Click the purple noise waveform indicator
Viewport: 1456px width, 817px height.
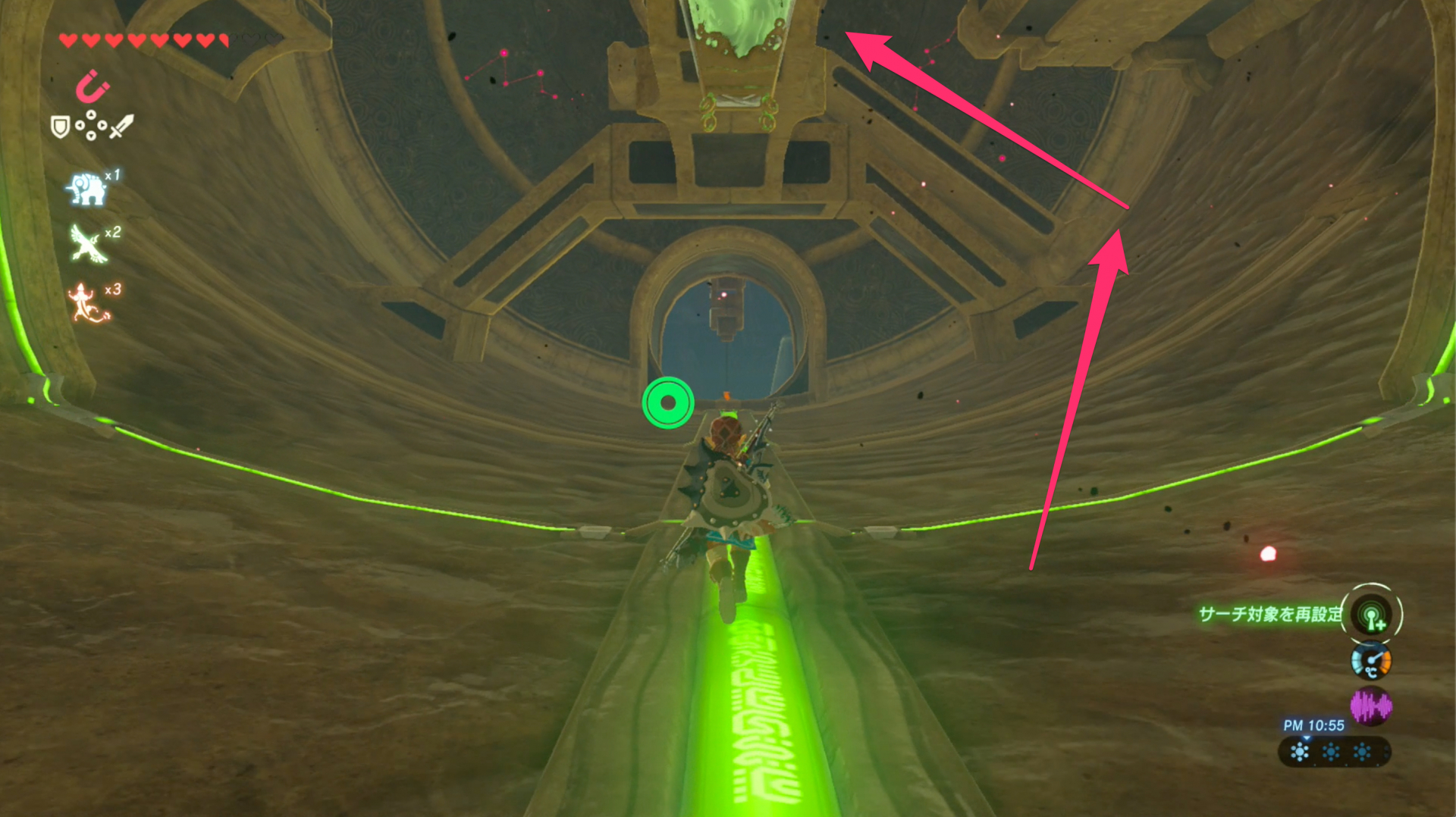1373,704
